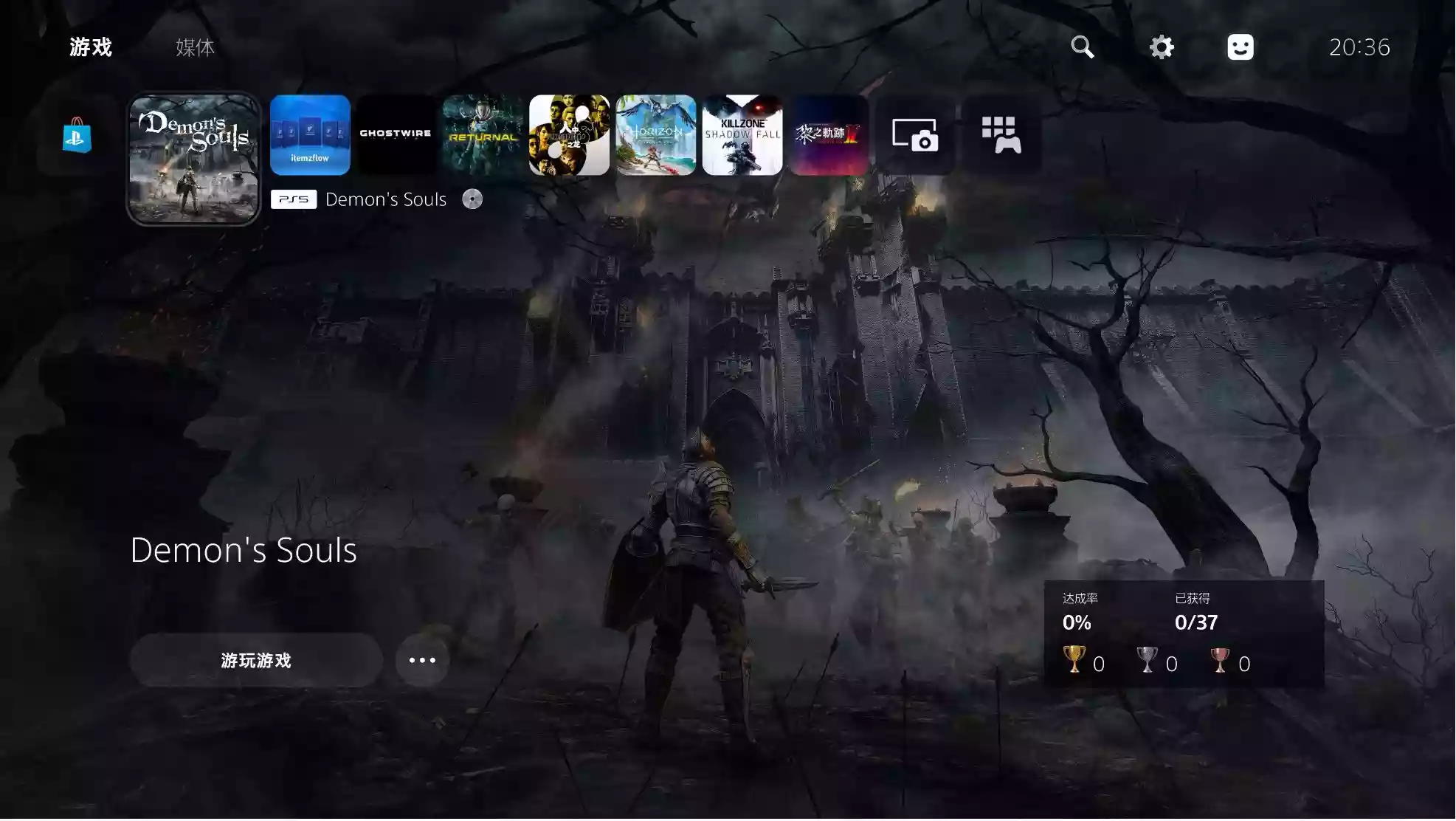Click the 0/37 trophy progress panel
1456x821 pixels.
point(1195,622)
